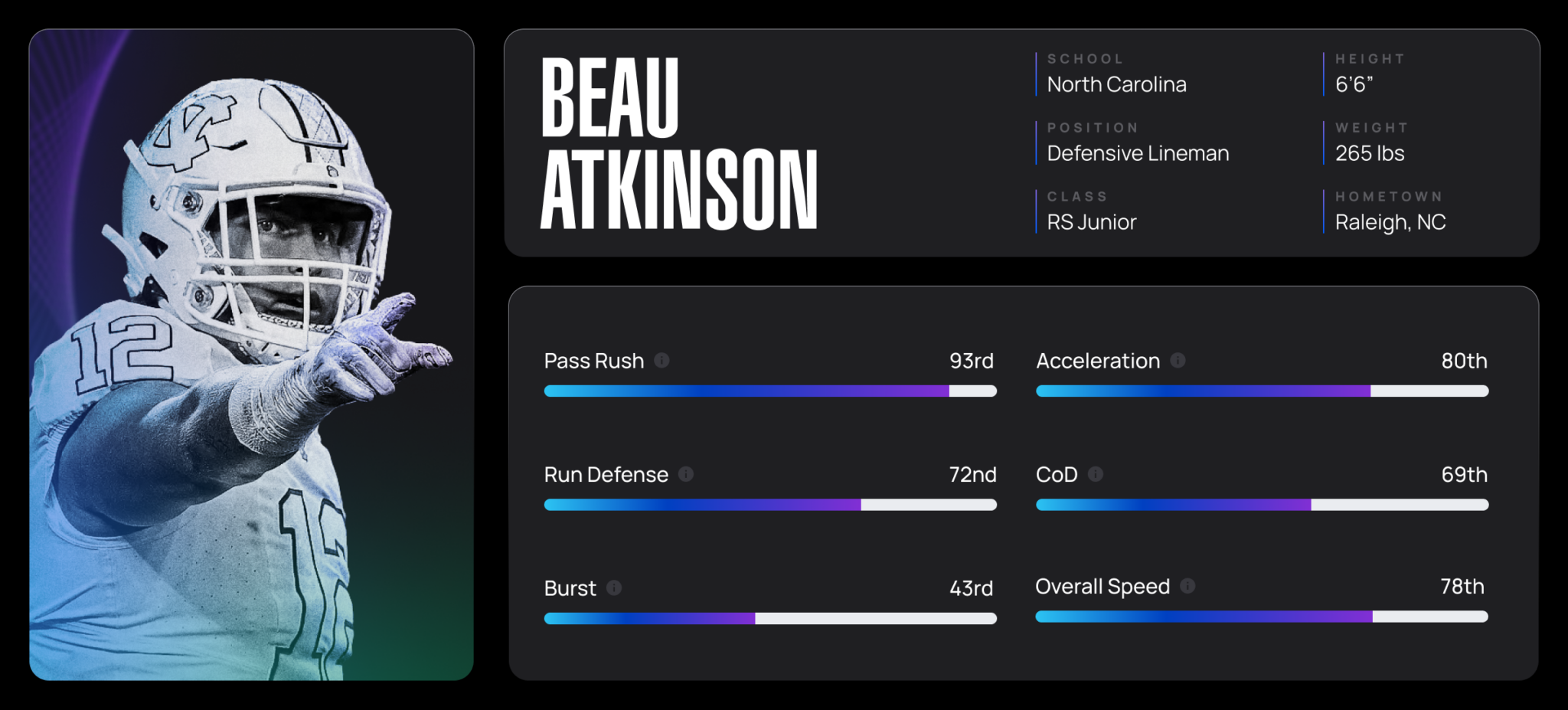Select the player name BEAU ATKINSON
Viewport: 1568px width, 710px height.
click(678, 142)
